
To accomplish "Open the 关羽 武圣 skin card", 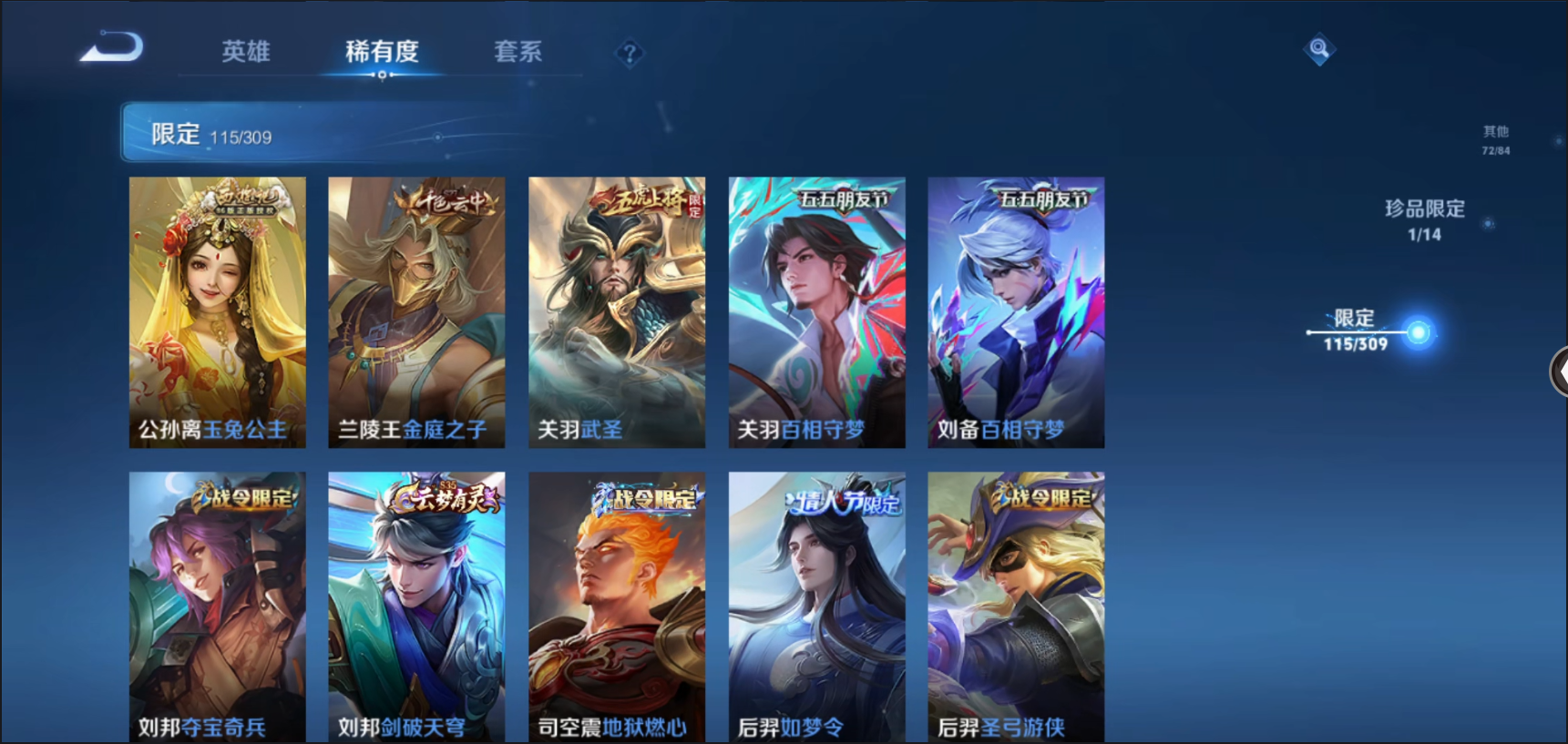I will [617, 311].
